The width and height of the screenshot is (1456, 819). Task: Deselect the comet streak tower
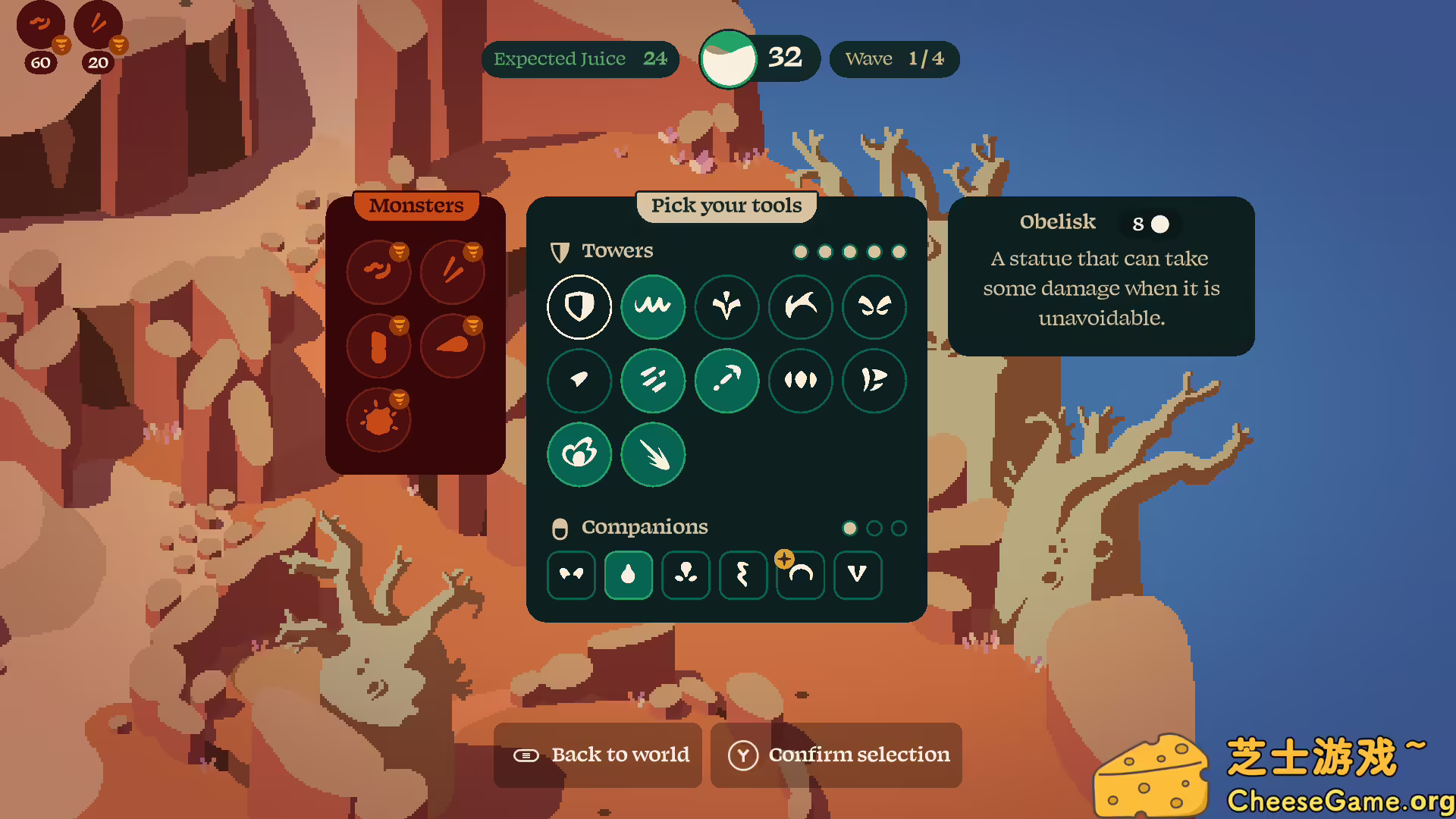click(653, 454)
